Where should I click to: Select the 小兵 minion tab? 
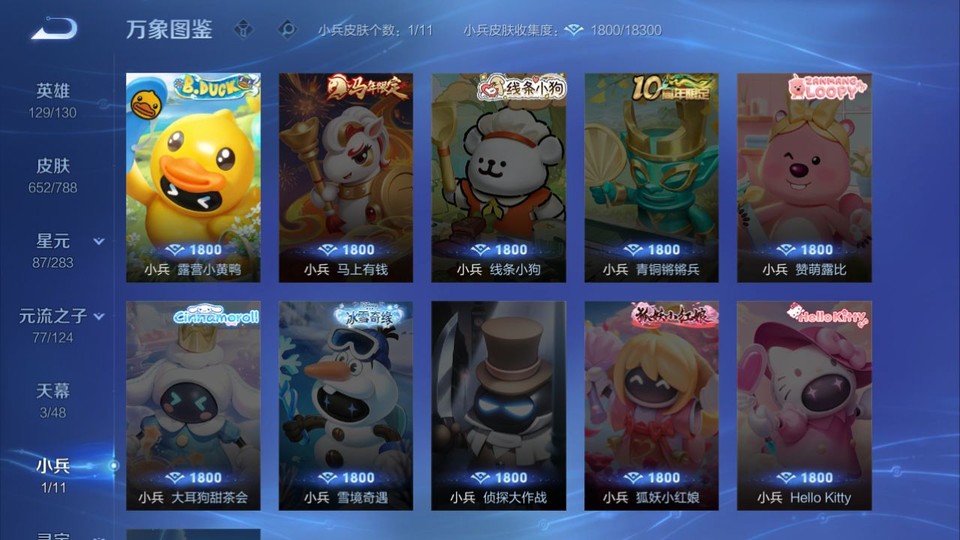coord(53,473)
